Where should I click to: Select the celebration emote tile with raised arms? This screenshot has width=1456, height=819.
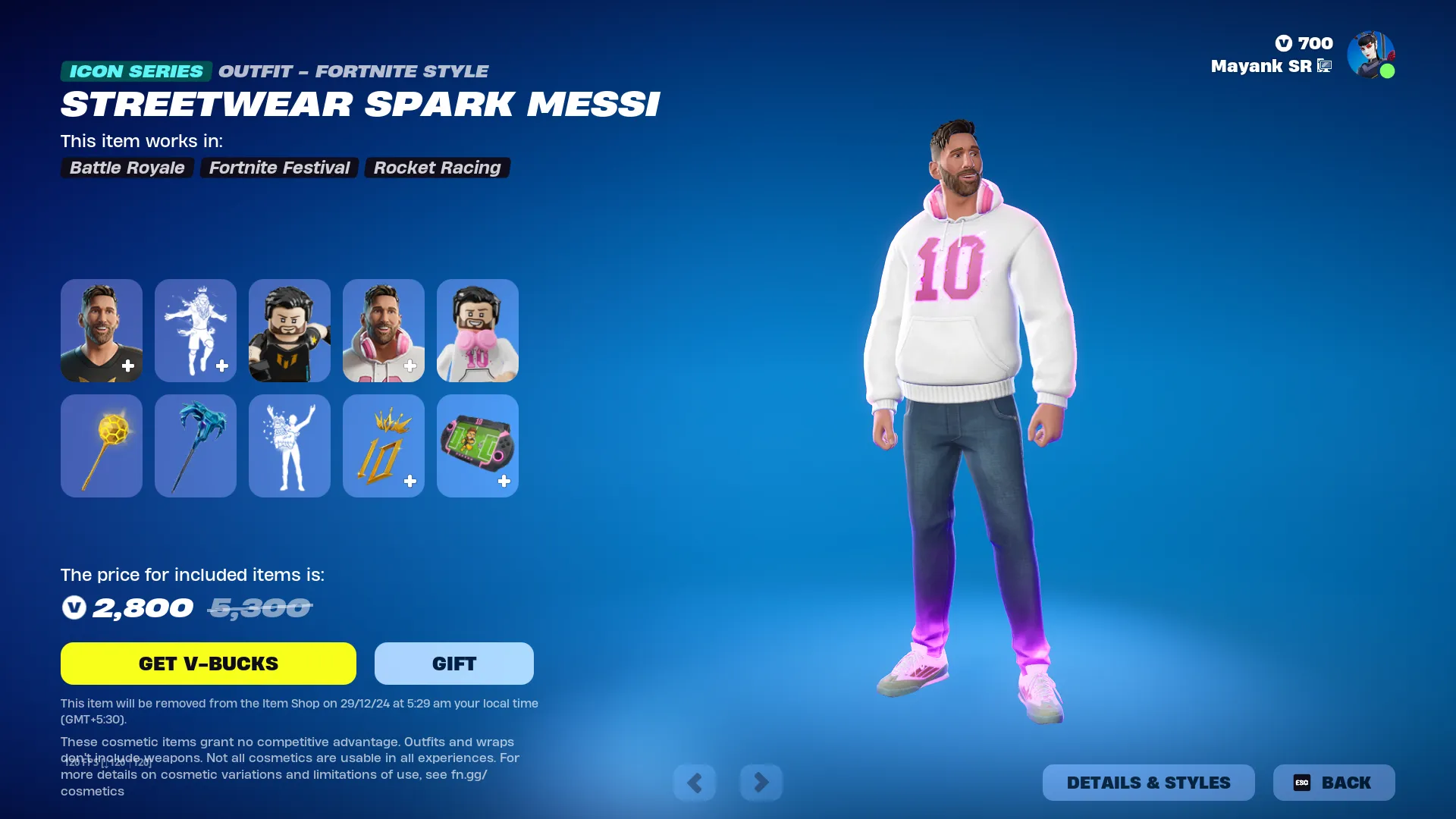point(289,446)
